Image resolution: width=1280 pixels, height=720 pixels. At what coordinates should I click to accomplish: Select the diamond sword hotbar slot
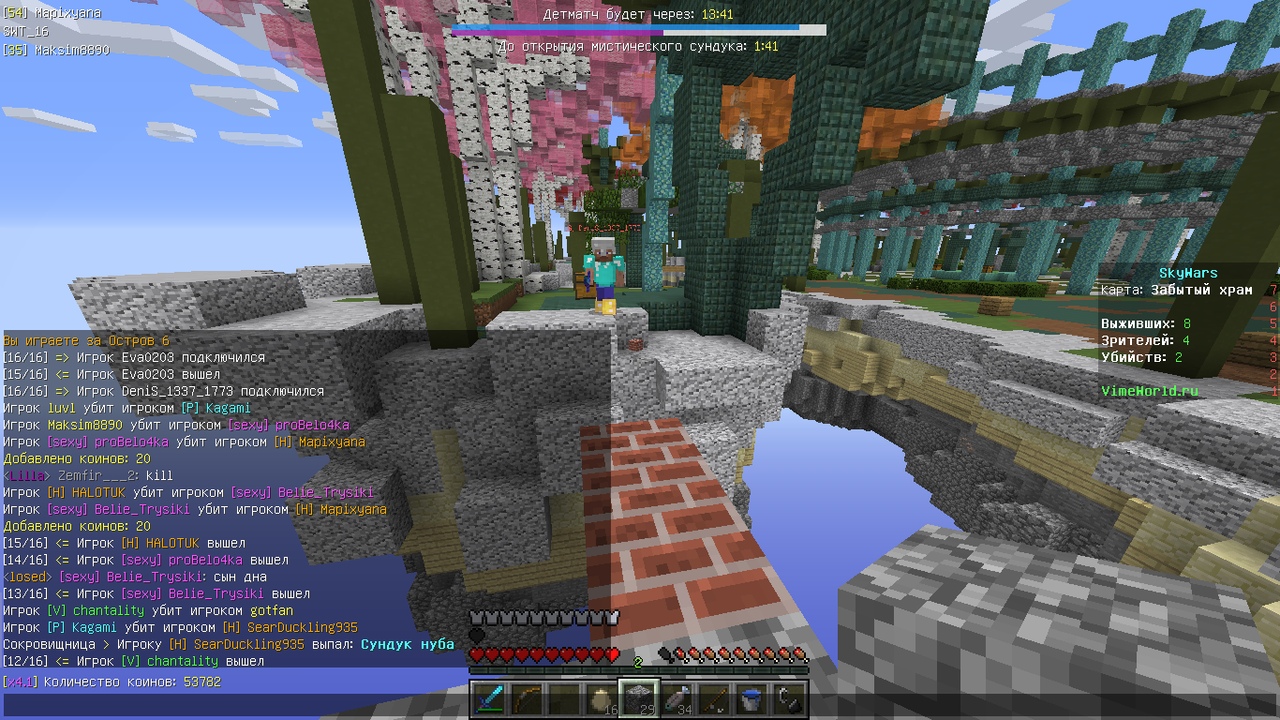click(x=488, y=699)
